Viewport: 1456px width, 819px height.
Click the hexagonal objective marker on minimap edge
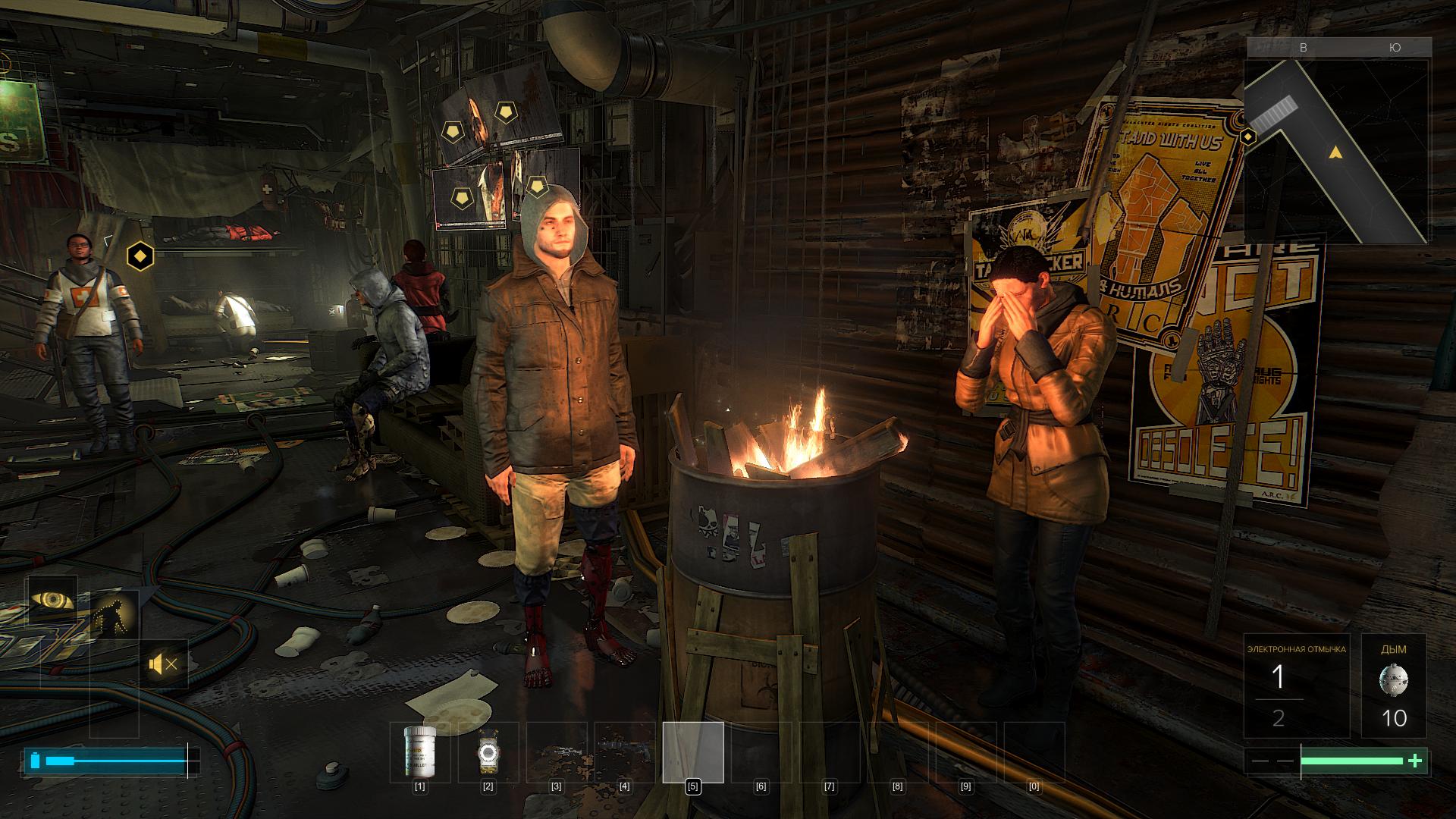coord(1247,137)
